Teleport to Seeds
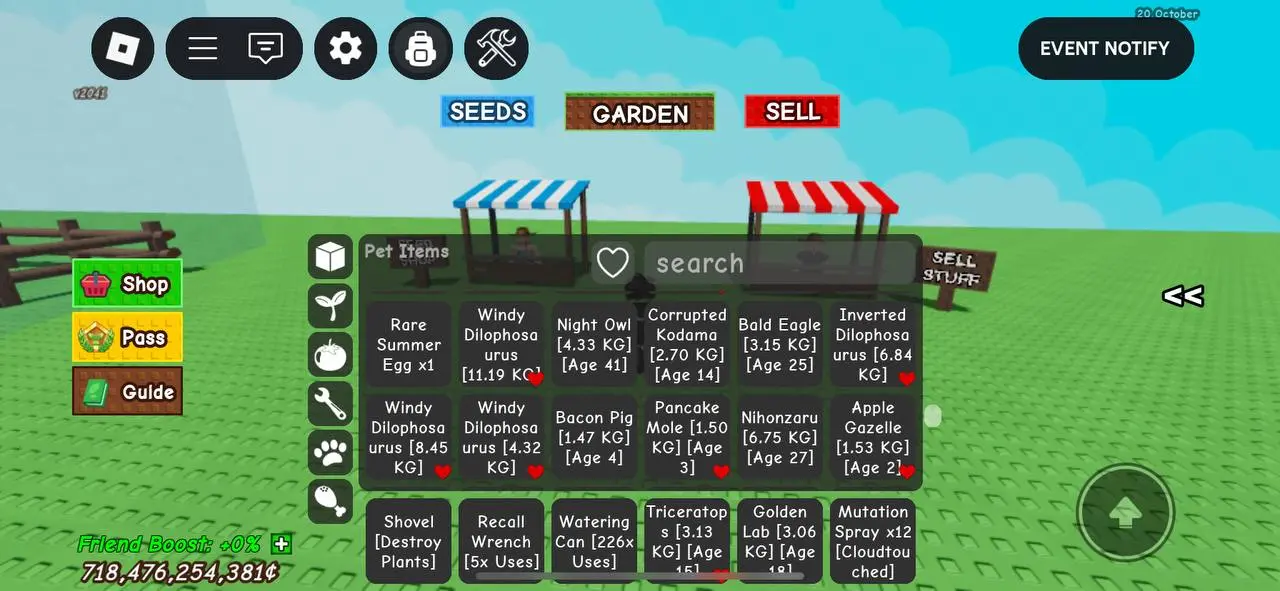This screenshot has height=591, width=1280. click(x=488, y=112)
